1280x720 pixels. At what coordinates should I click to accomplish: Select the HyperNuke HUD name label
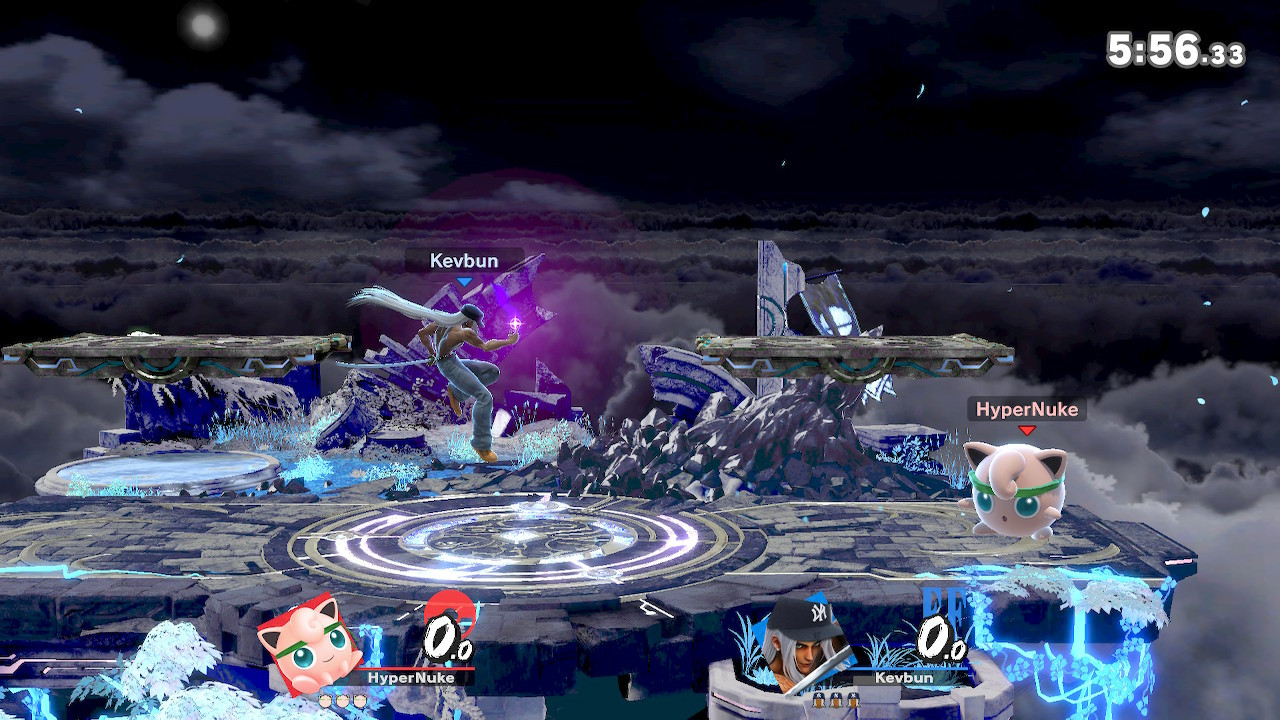pyautogui.click(x=410, y=677)
